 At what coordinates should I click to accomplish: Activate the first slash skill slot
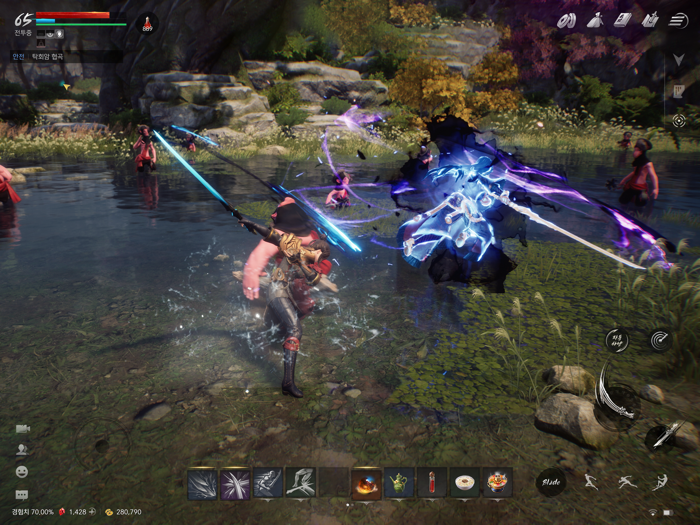click(202, 483)
